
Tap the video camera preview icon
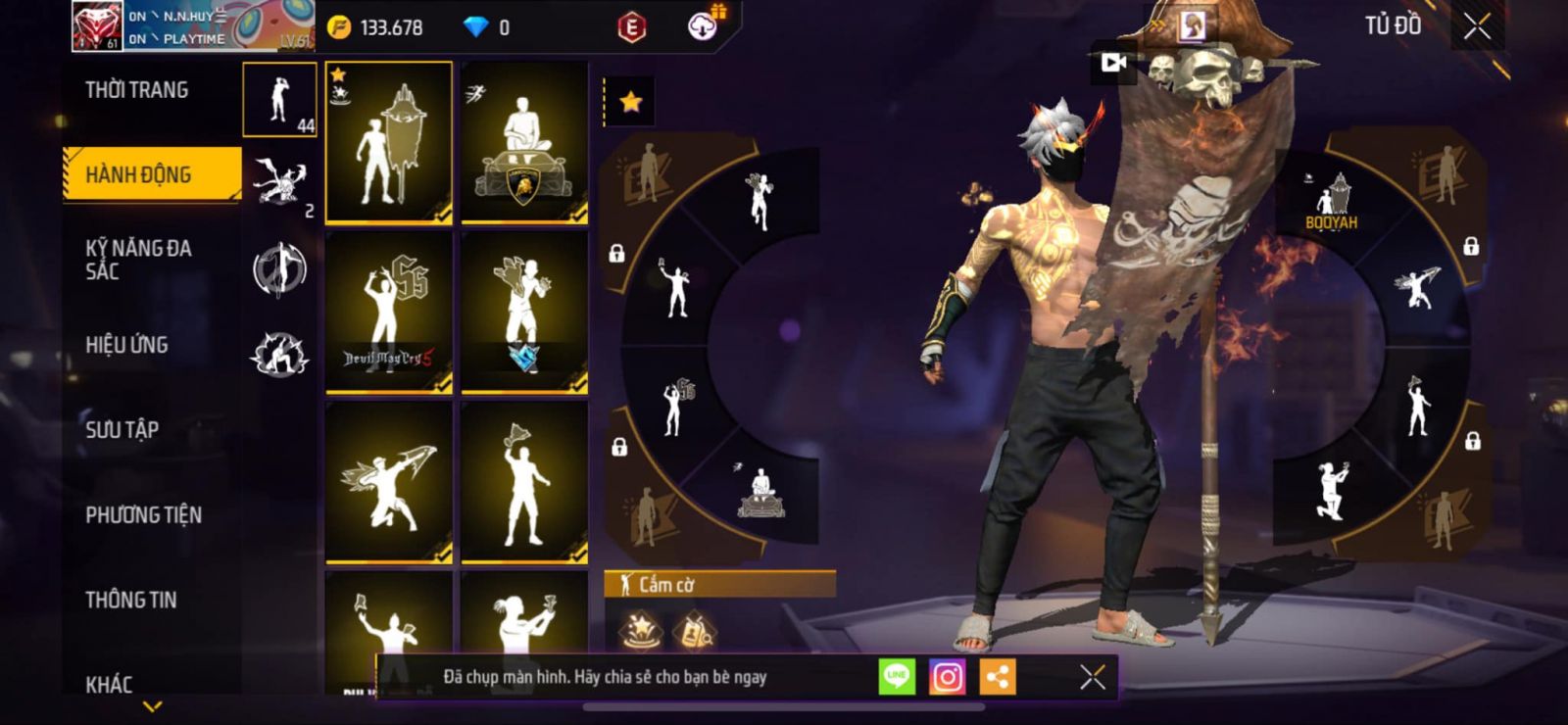point(1113,63)
